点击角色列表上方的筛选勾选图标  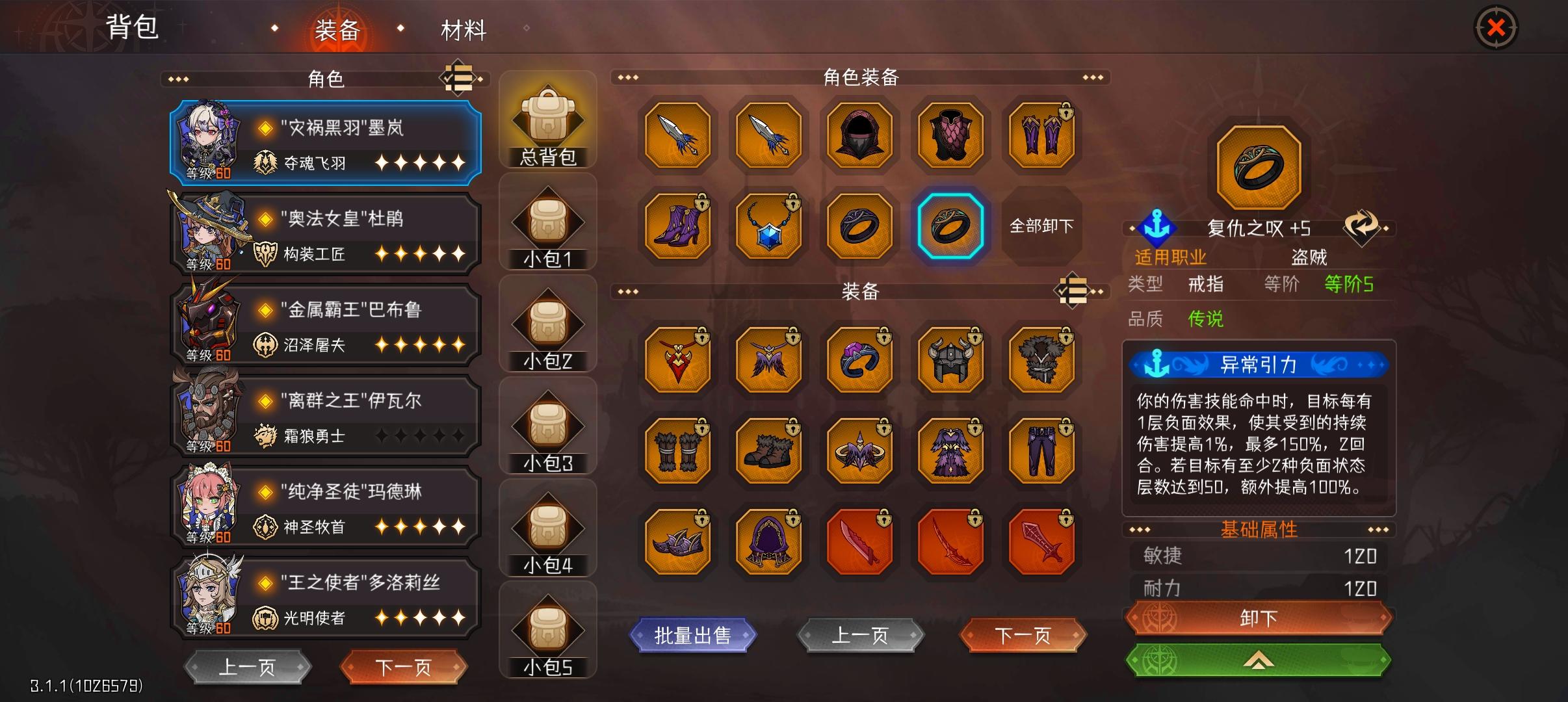[x=460, y=78]
